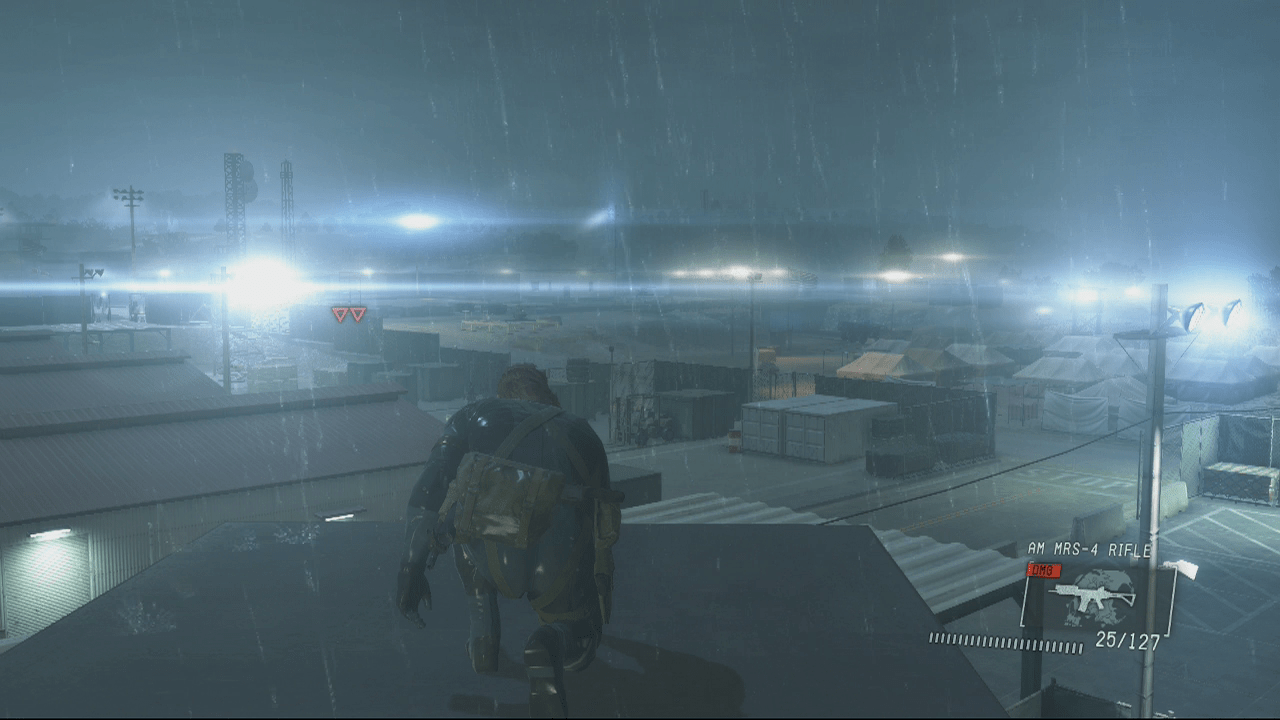Image resolution: width=1280 pixels, height=720 pixels.
Task: Click the left red enemy marker triangle
Action: point(340,314)
